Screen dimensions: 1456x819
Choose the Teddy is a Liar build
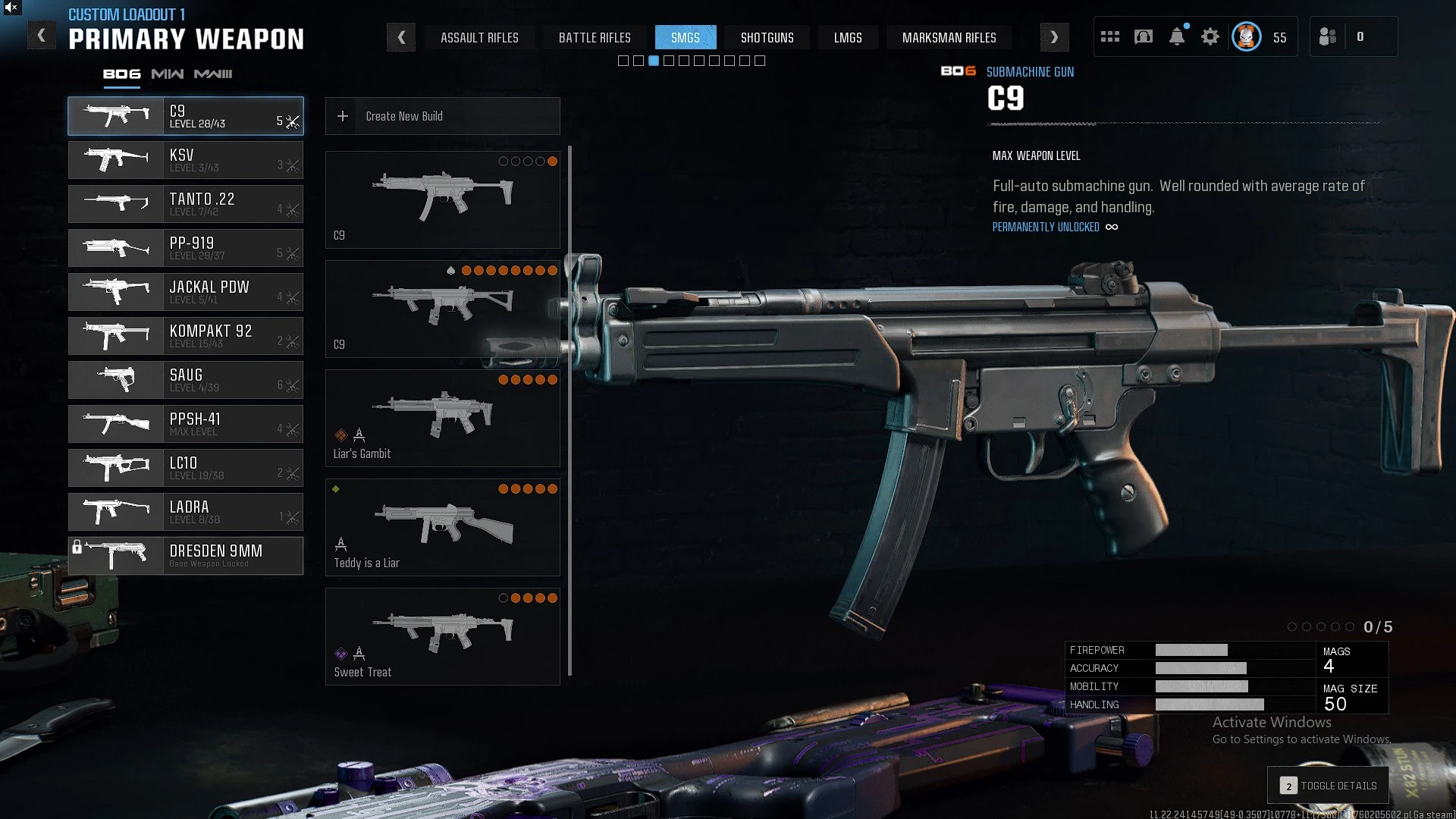coord(443,527)
